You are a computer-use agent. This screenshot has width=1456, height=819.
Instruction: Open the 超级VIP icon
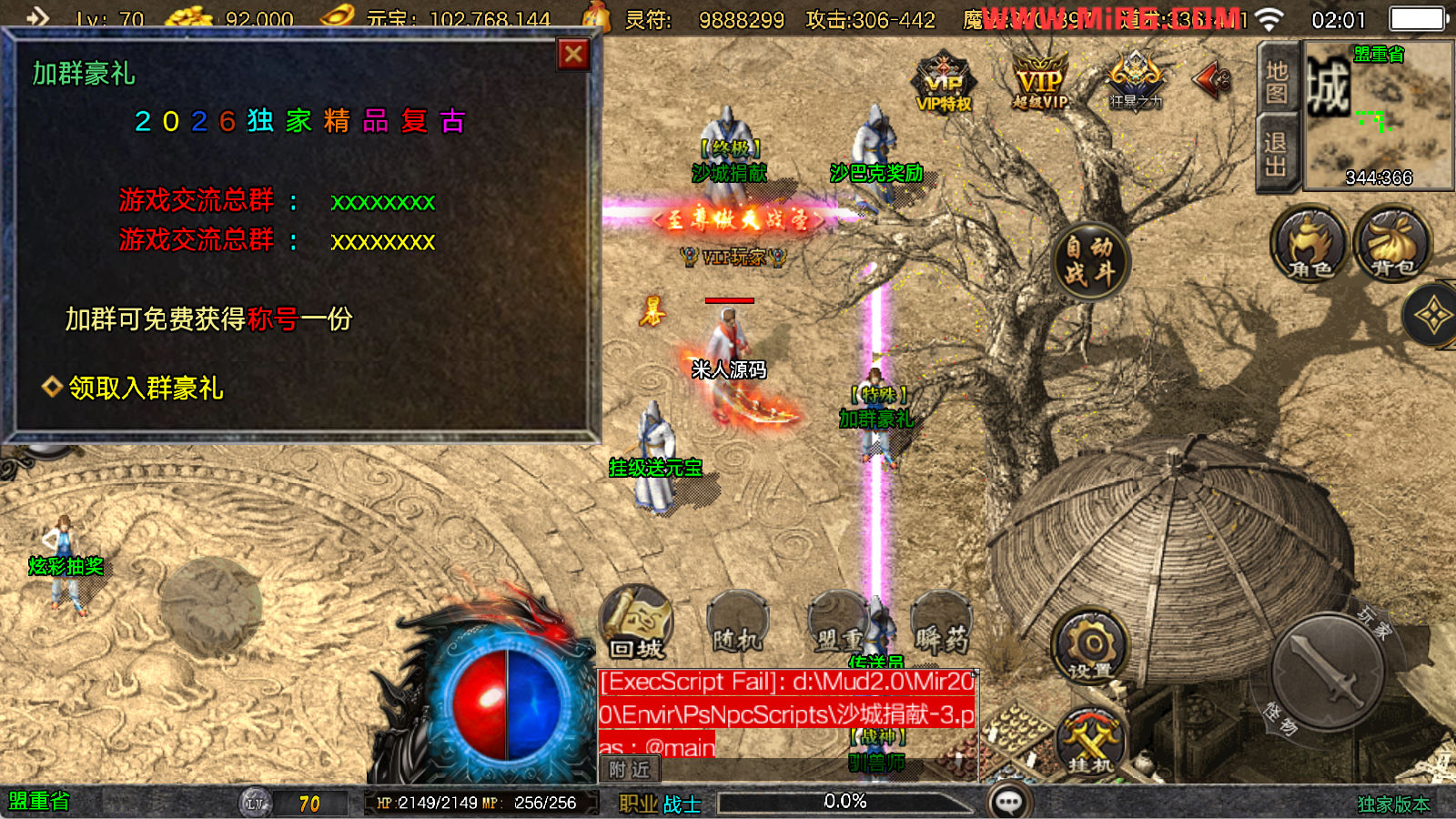(x=1040, y=82)
